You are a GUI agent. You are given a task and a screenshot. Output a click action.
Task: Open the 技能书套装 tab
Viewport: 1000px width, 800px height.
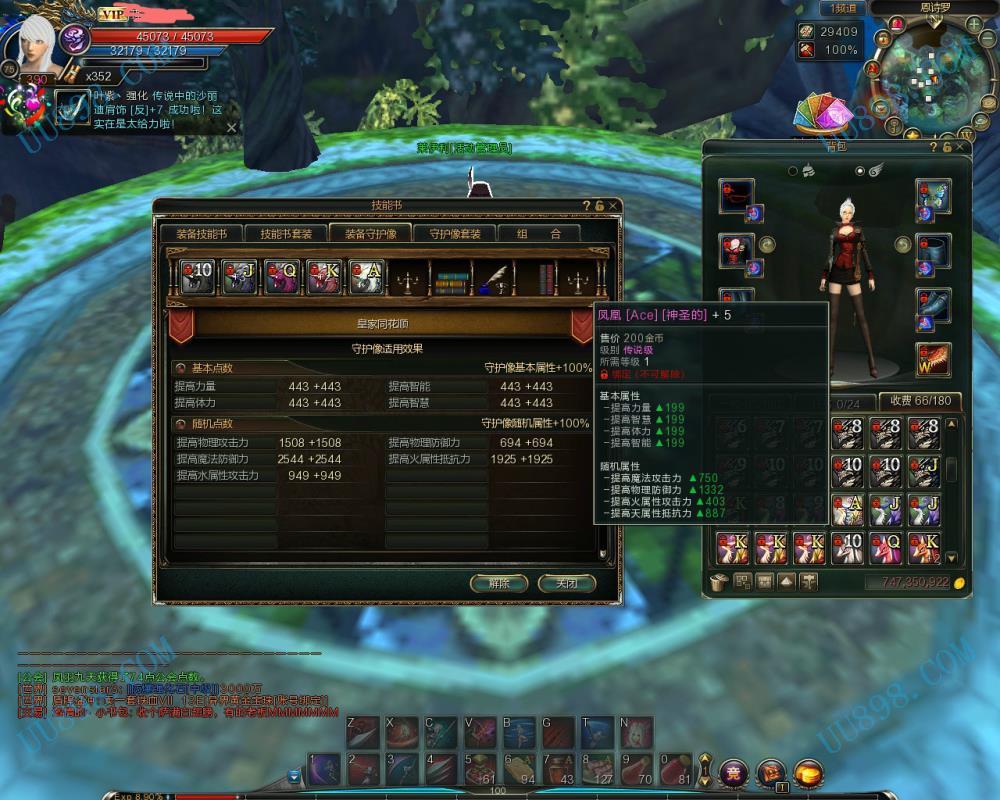point(286,233)
